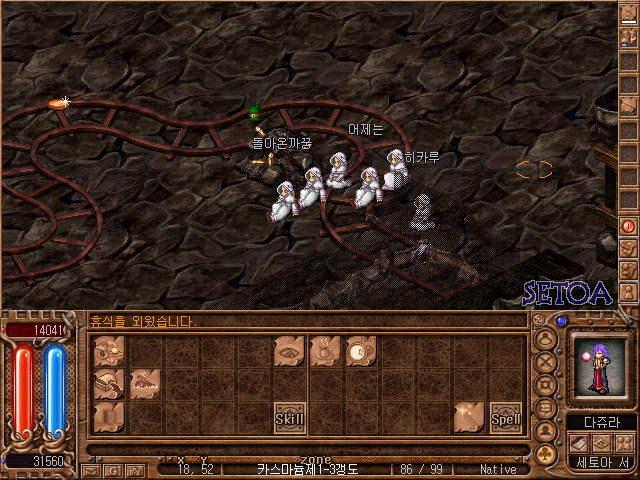Click the chat message log bar

pyautogui.click(x=305, y=322)
